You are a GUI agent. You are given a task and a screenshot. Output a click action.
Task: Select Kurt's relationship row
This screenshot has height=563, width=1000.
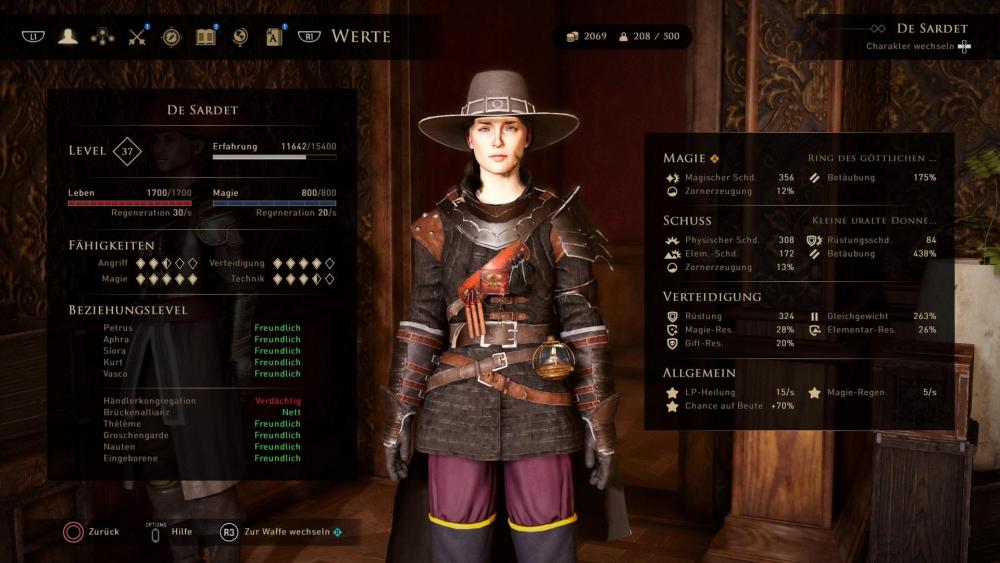[x=113, y=362]
